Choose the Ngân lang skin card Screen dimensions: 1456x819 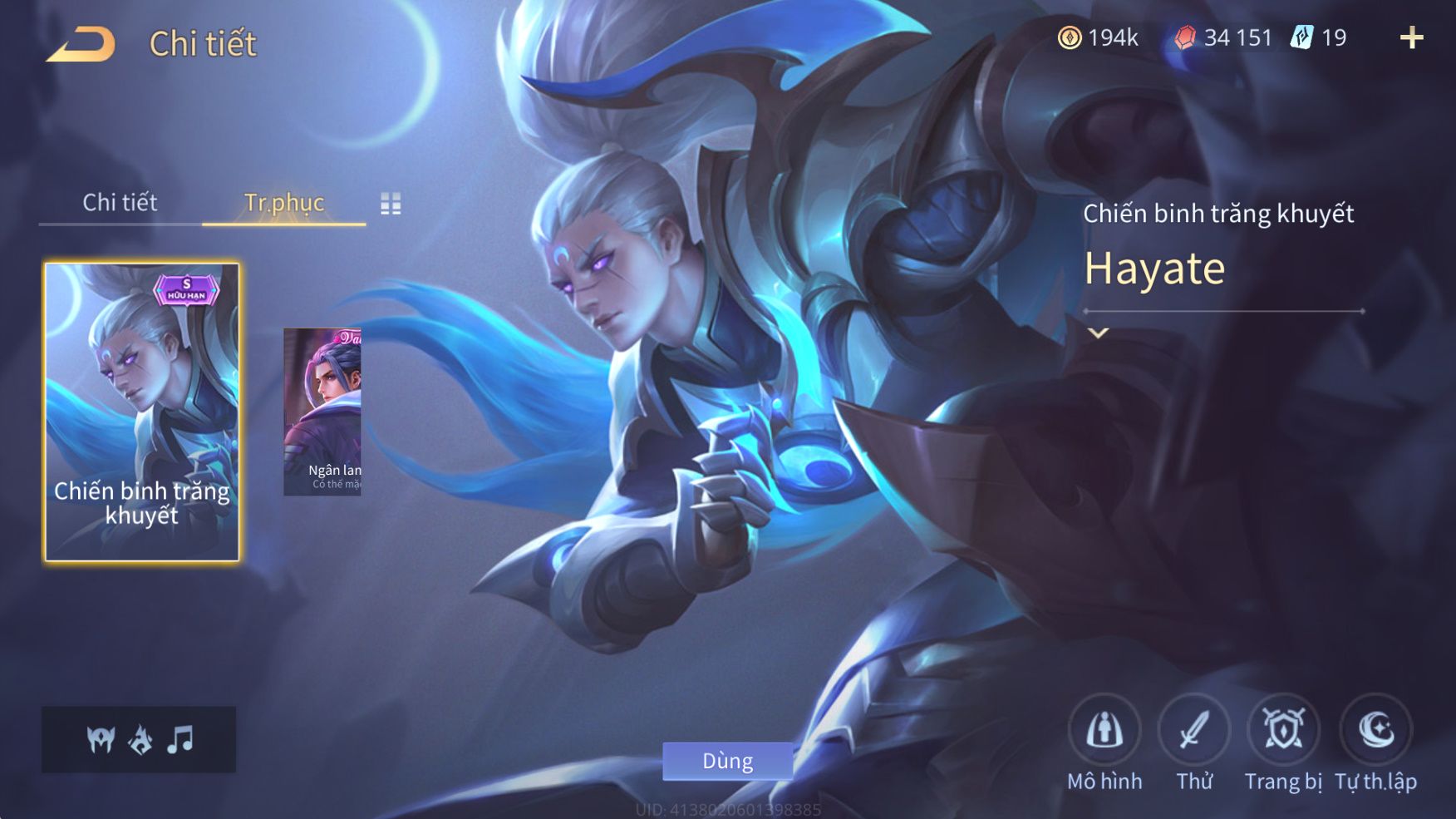pyautogui.click(x=322, y=412)
